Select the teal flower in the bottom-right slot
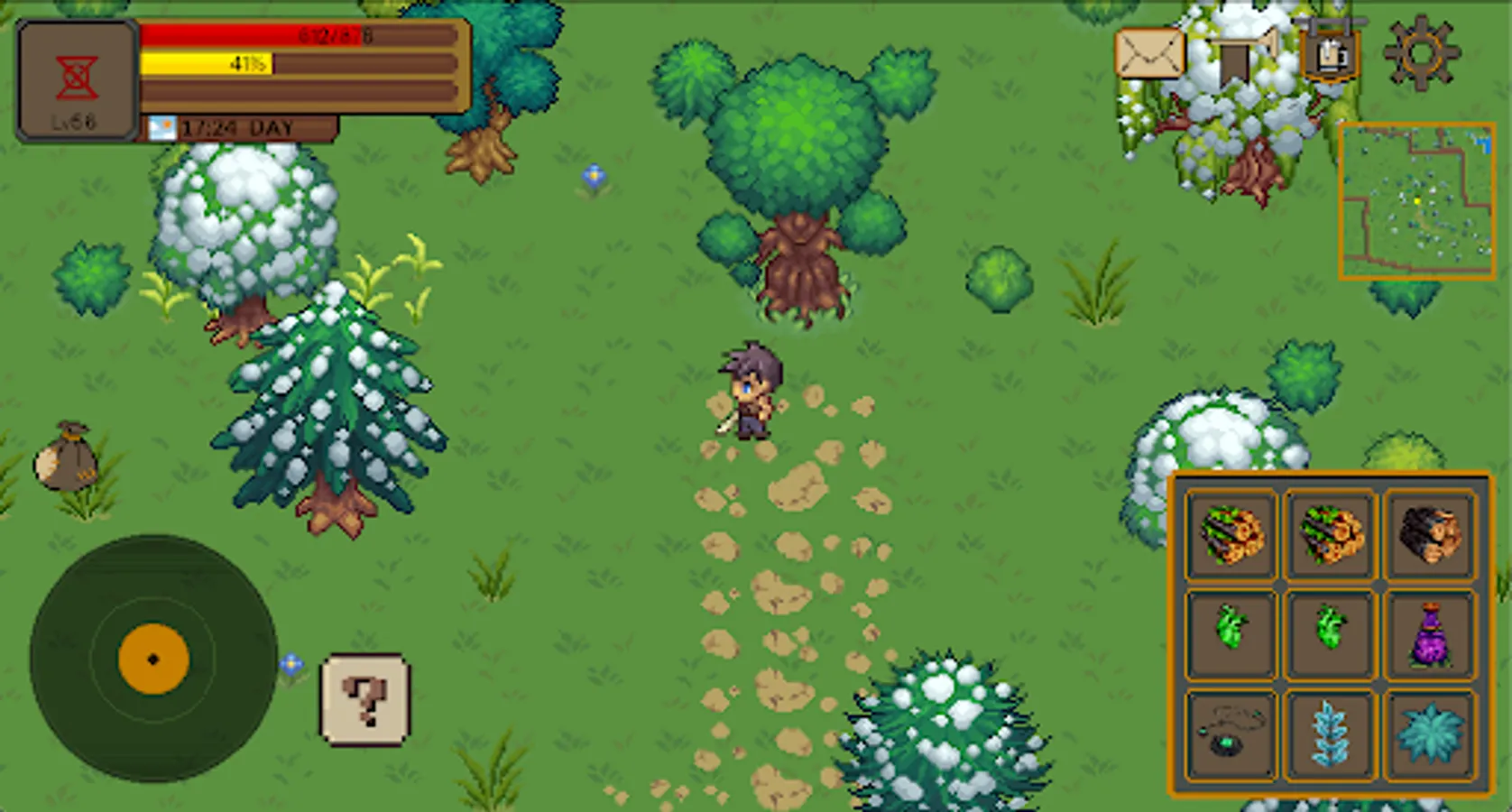 (x=1430, y=731)
